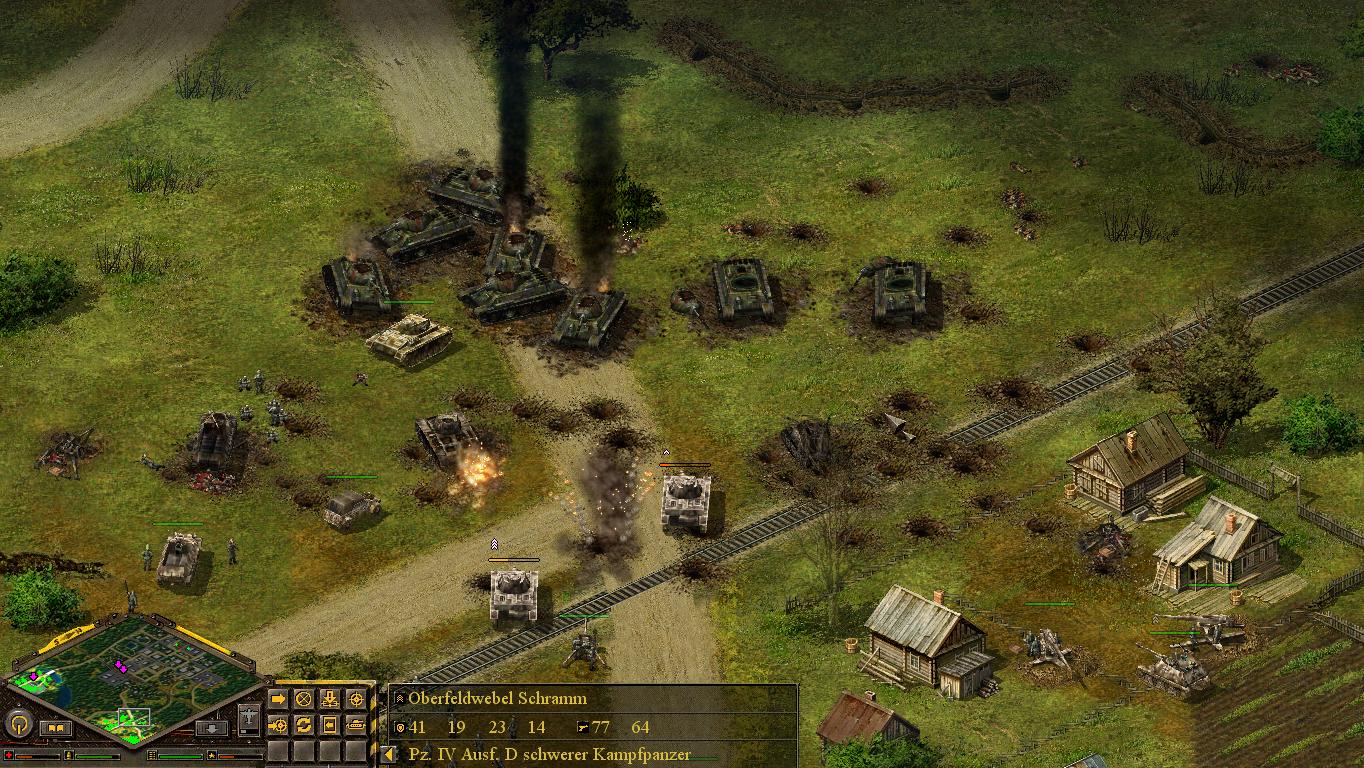Viewport: 1364px width, 768px height.
Task: Select the arrow-with-crosshair aggressive move command
Action: [278, 724]
